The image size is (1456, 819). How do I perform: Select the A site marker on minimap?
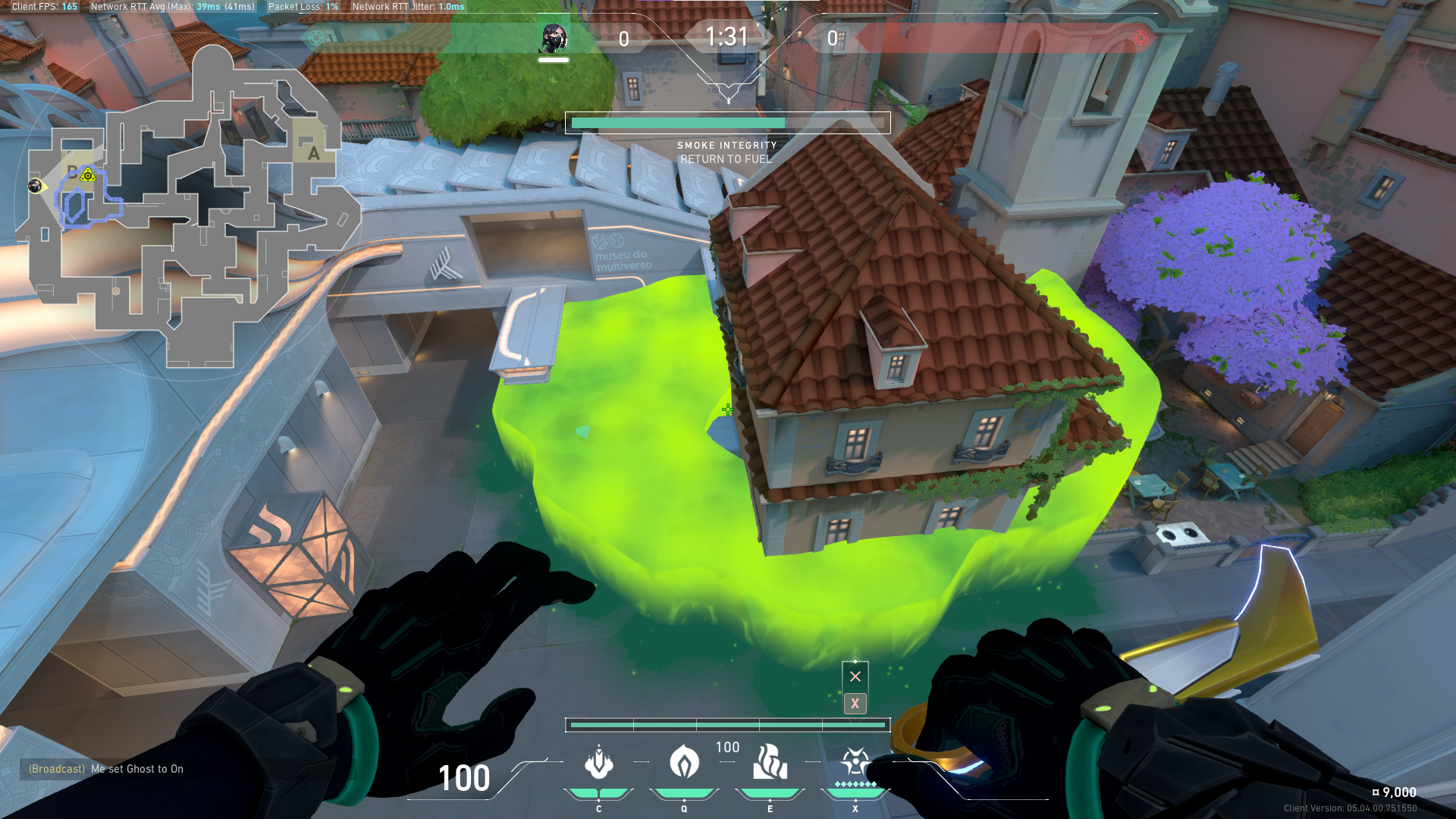312,152
